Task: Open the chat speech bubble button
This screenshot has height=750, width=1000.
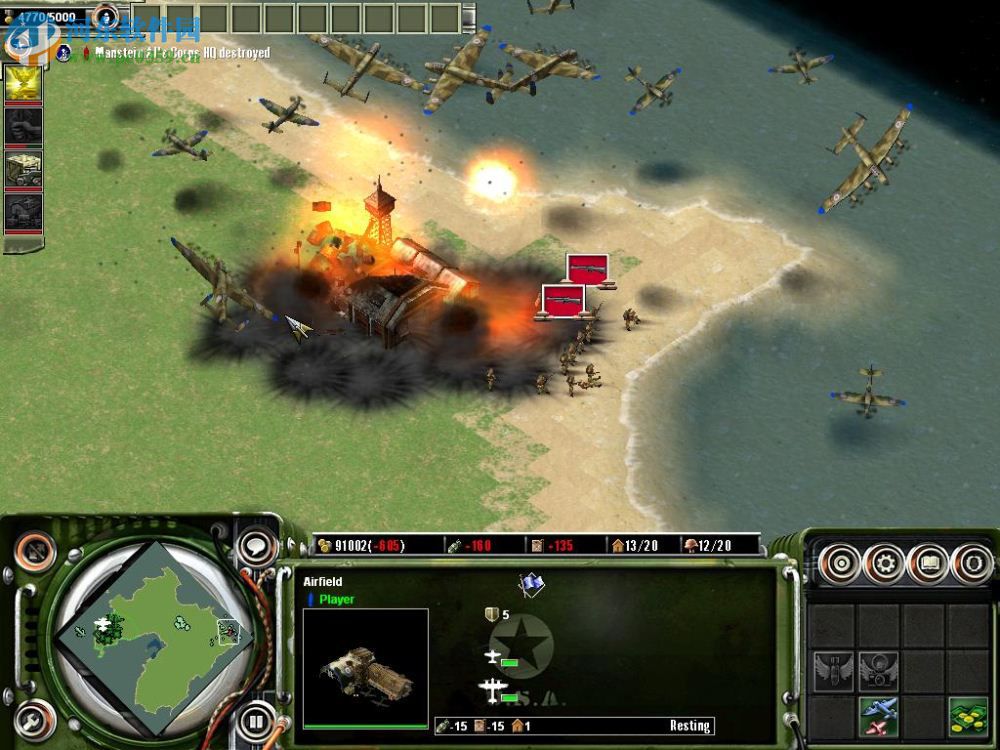Action: click(x=258, y=547)
